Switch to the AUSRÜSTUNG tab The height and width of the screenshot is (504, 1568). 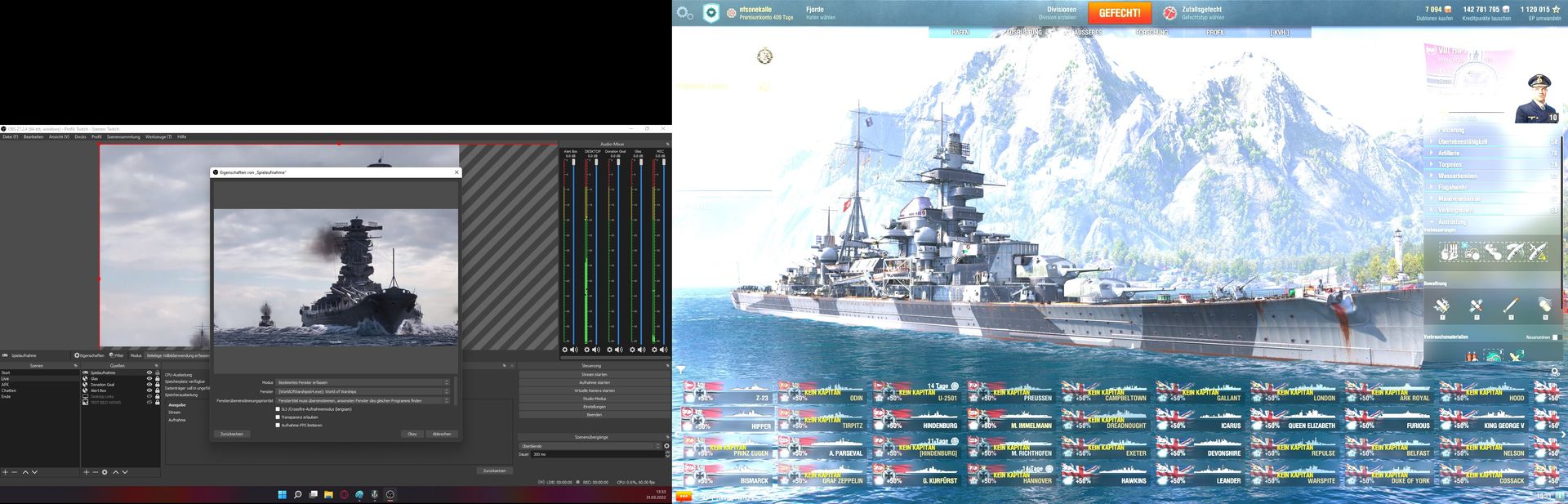(x=1024, y=33)
